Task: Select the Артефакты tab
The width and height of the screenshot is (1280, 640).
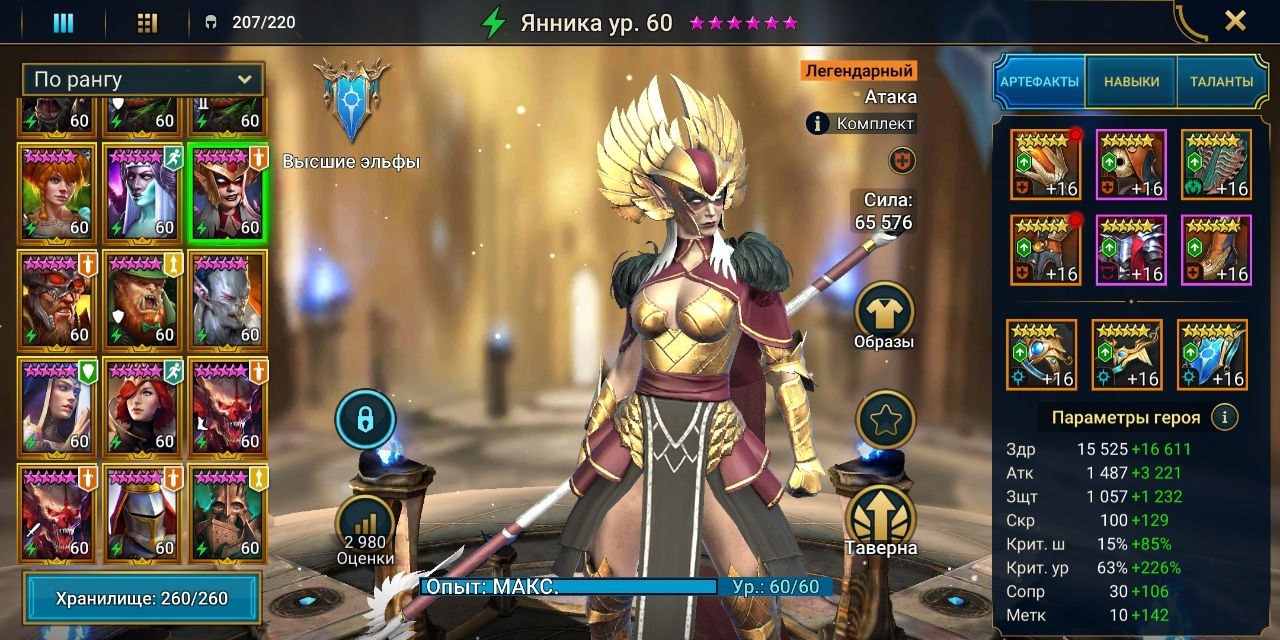Action: (x=1039, y=82)
